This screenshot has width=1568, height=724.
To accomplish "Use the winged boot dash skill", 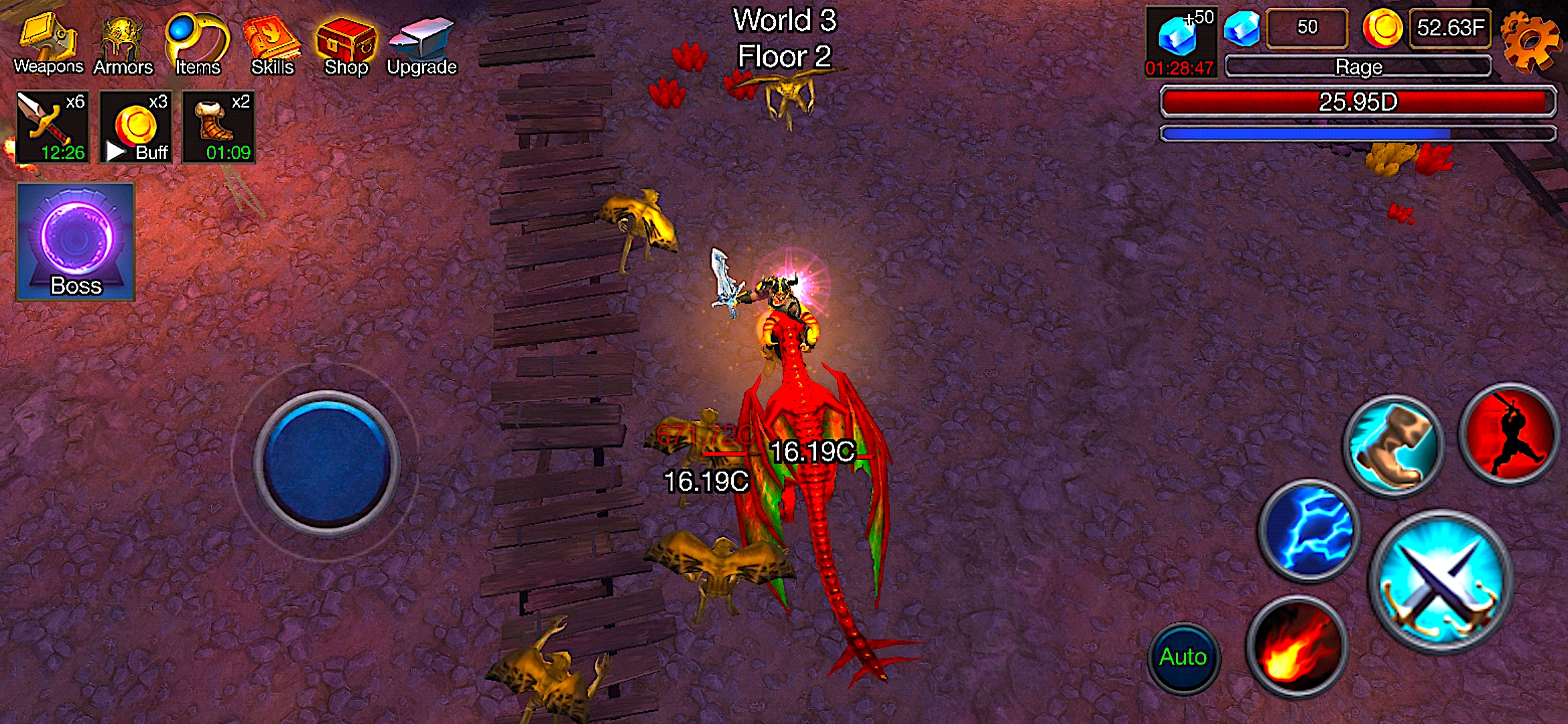I will (1393, 446).
